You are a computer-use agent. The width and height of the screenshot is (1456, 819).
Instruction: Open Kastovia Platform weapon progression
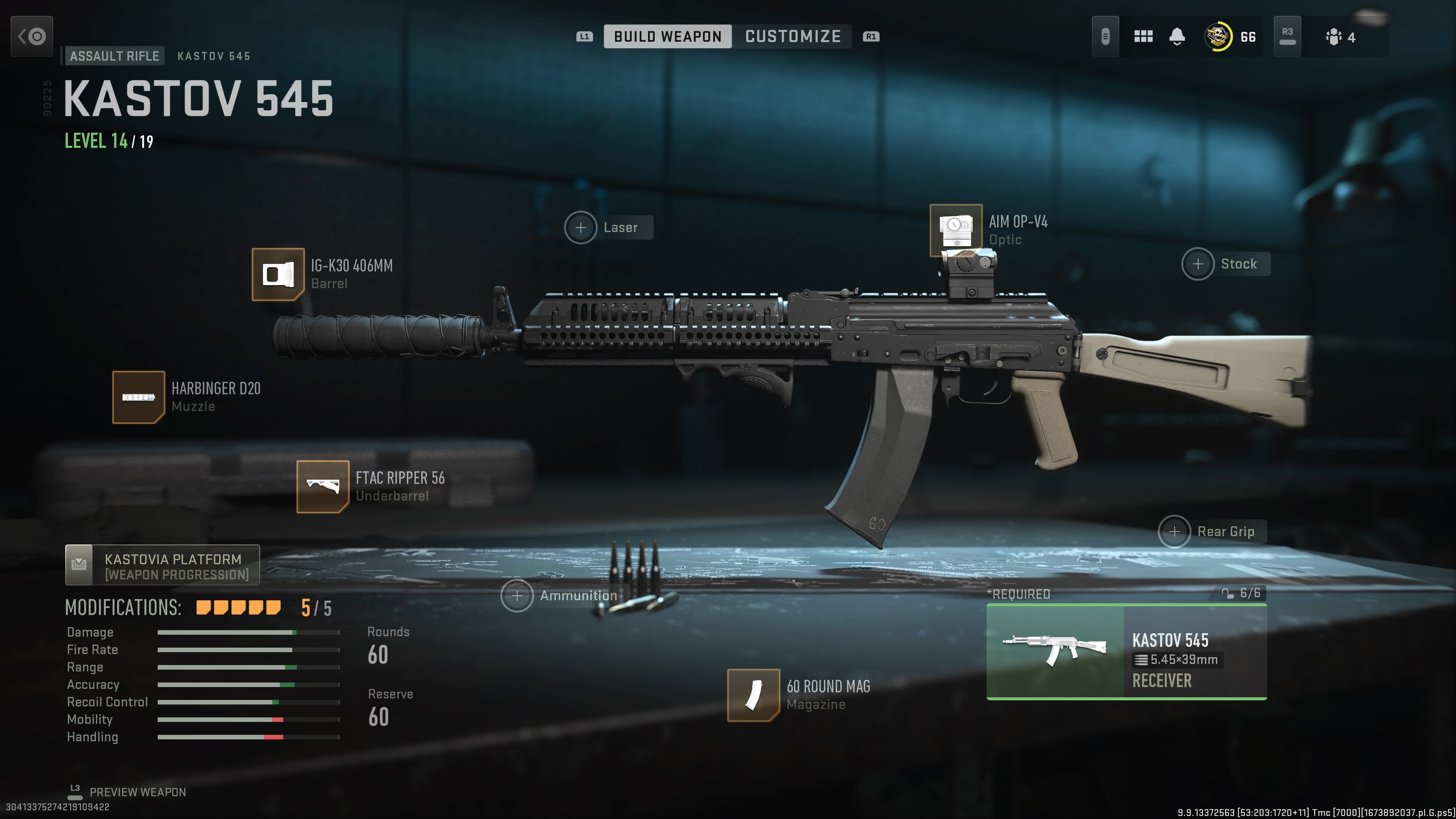tap(162, 565)
